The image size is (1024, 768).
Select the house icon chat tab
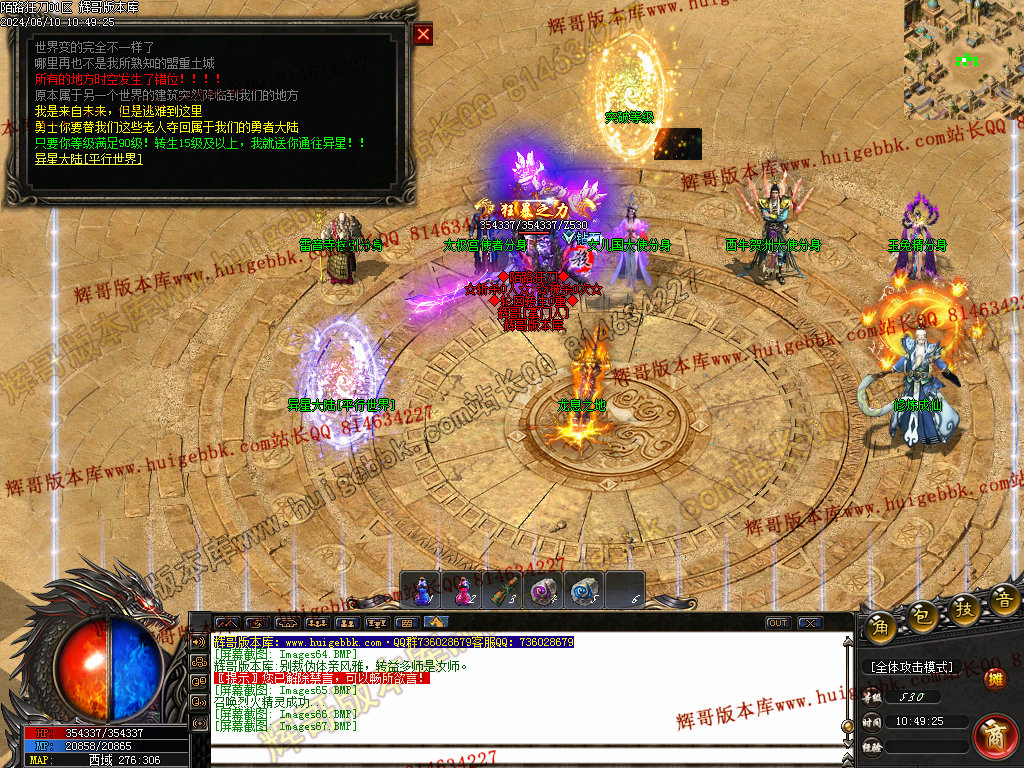(x=436, y=623)
